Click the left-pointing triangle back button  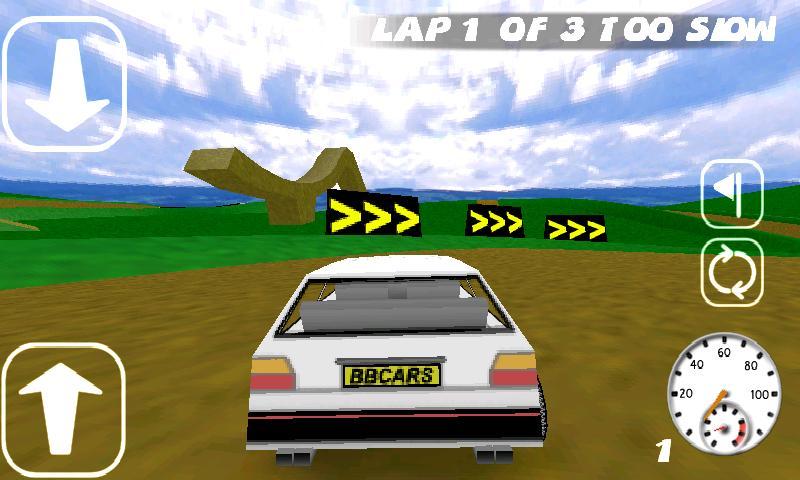point(732,193)
